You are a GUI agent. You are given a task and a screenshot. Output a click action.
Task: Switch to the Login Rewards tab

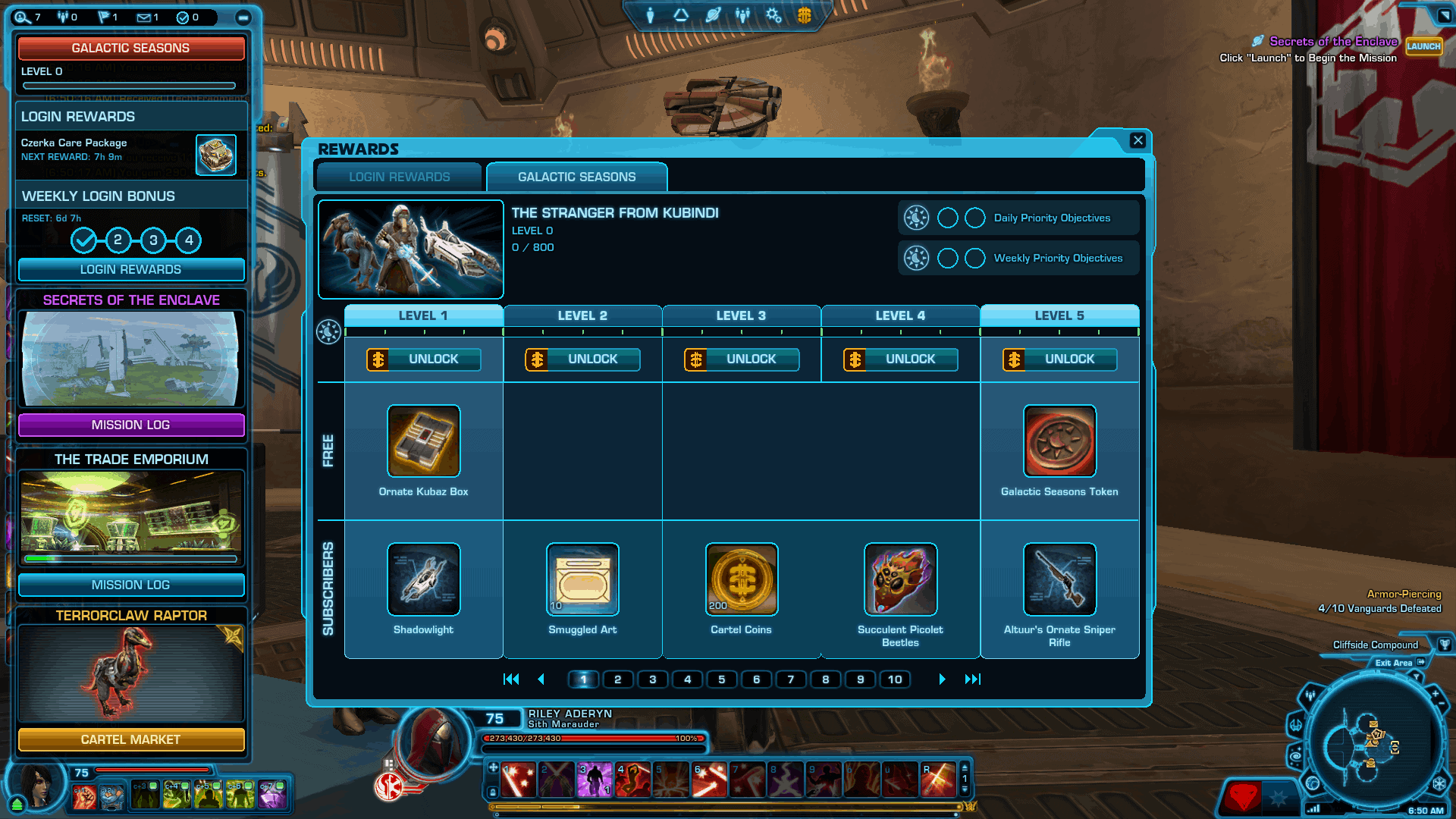tap(399, 177)
